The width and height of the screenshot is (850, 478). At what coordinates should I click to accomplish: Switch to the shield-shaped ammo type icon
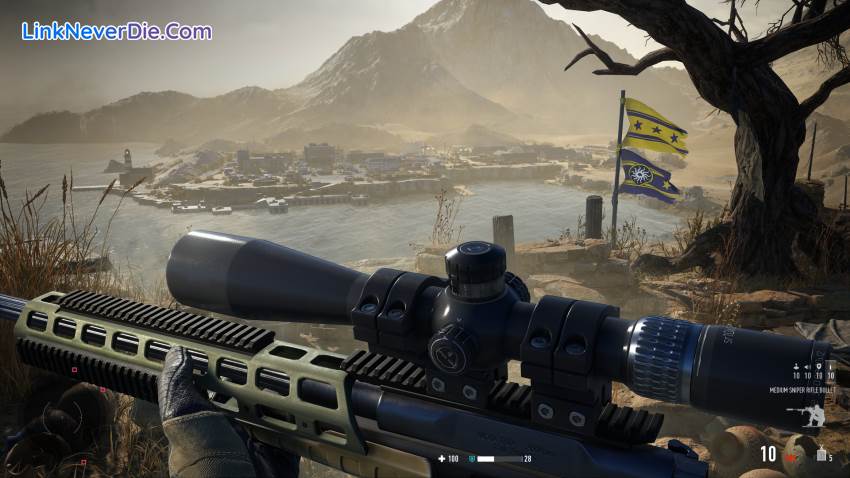(x=817, y=367)
